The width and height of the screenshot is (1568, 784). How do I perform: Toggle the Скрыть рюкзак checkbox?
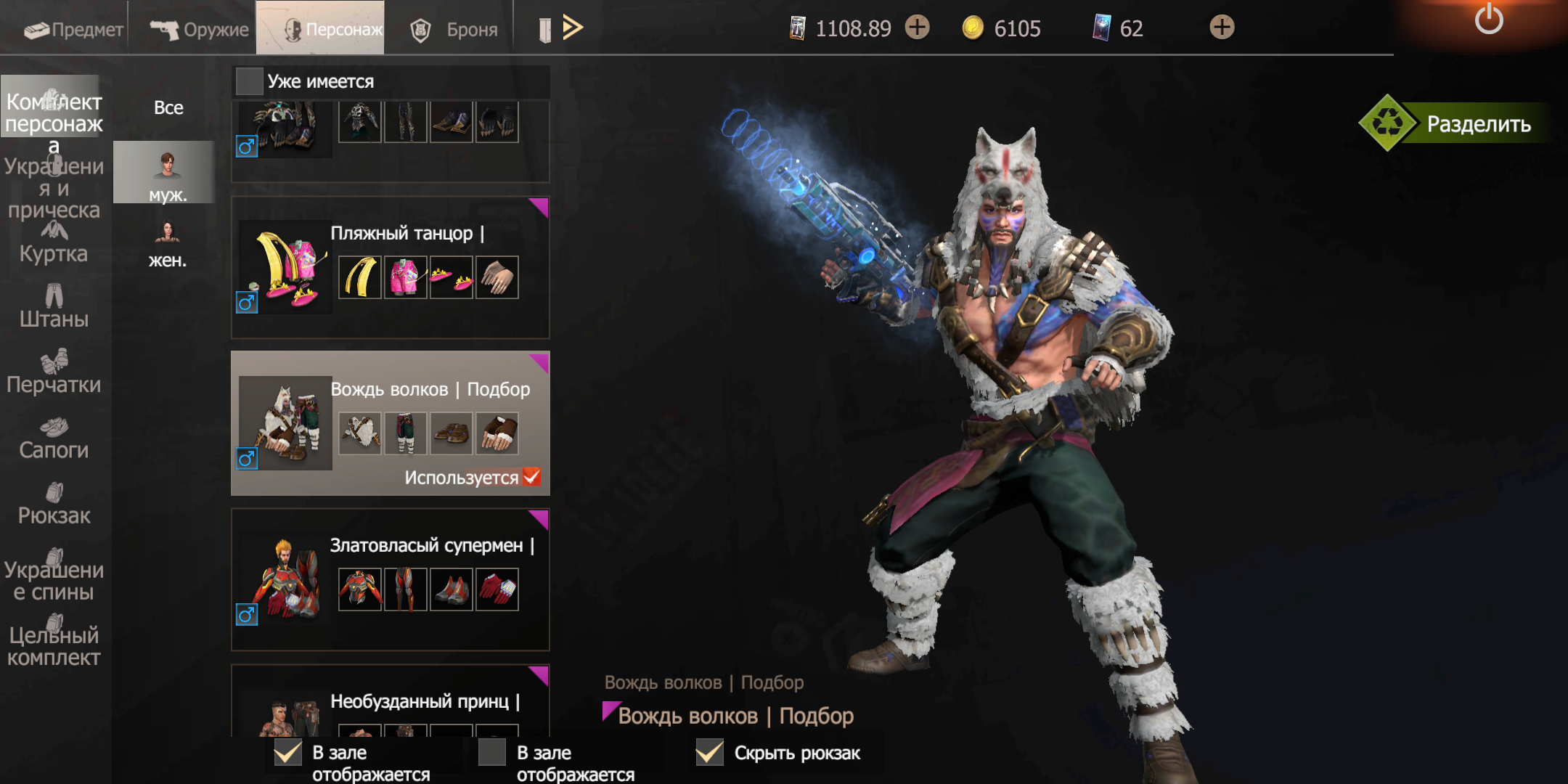709,753
